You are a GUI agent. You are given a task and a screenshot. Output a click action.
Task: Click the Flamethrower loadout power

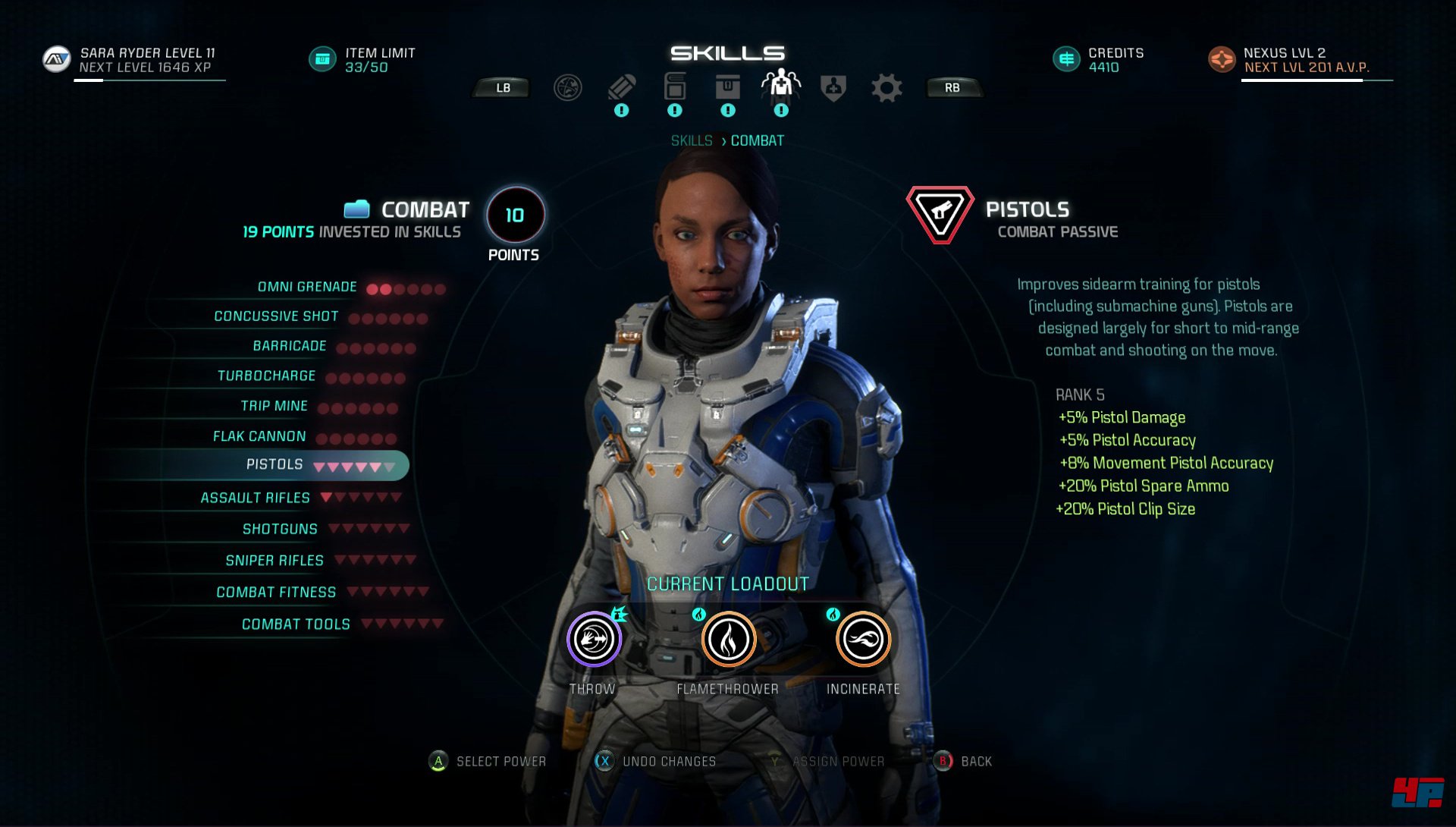click(728, 640)
